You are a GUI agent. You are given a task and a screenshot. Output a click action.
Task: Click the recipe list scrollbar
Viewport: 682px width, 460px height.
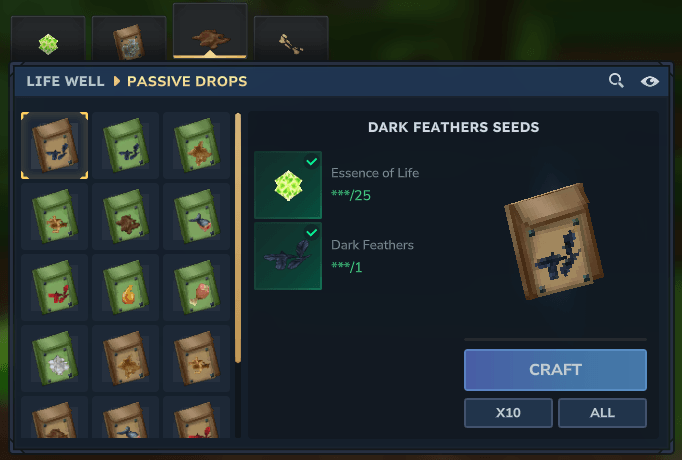click(238, 240)
